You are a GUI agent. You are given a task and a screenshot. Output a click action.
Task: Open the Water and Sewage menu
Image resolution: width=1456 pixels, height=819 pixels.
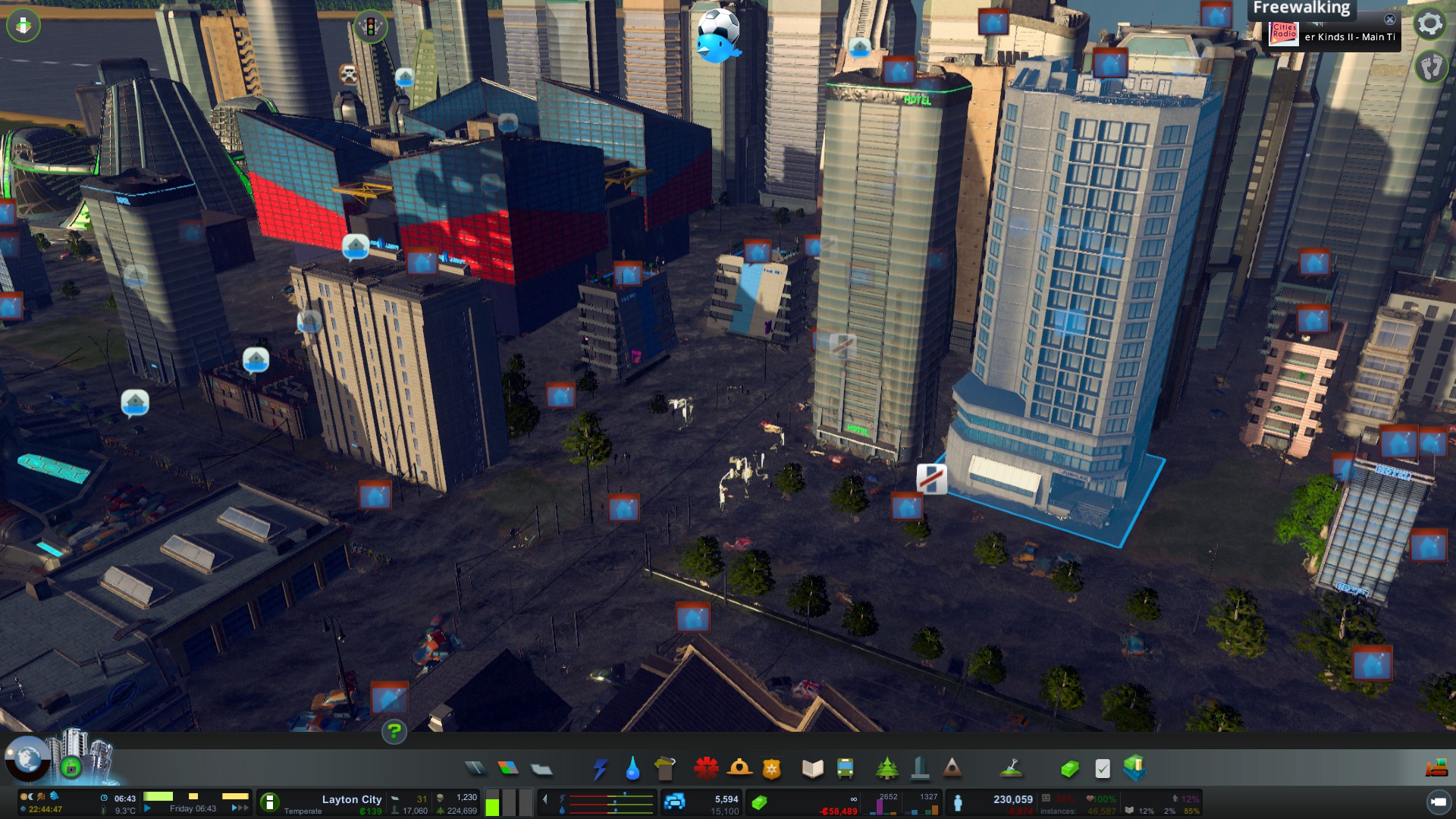[x=632, y=769]
